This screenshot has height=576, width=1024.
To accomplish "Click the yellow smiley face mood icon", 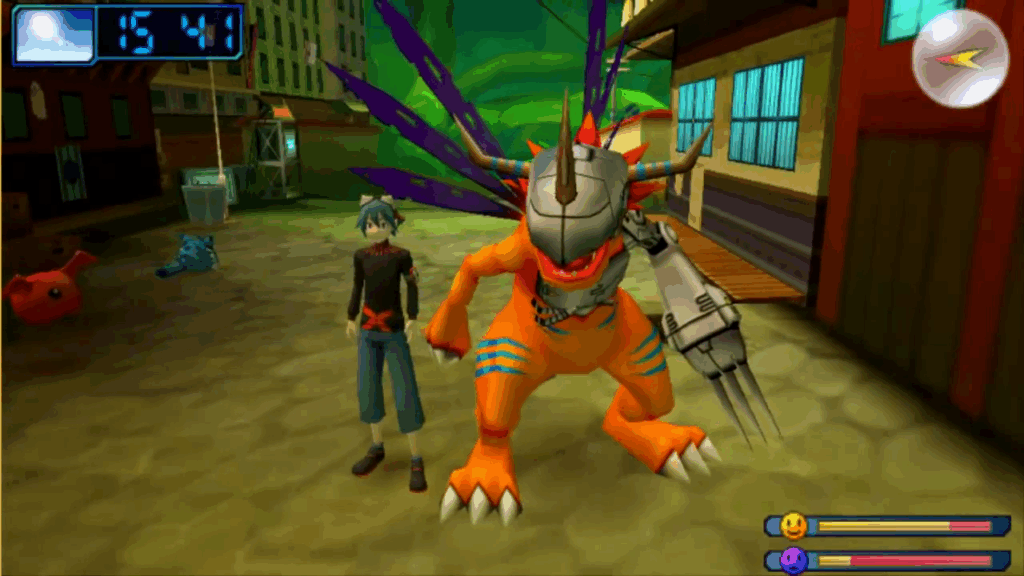I will pyautogui.click(x=794, y=526).
